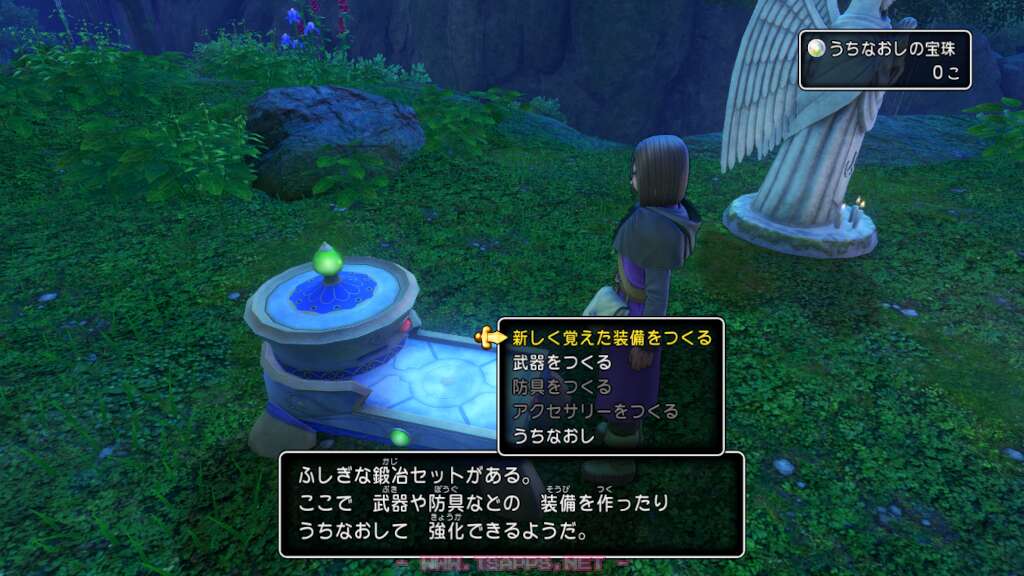Choose 武器をつくる to craft weapons
Screen dimensions: 1024x576
tap(561, 363)
